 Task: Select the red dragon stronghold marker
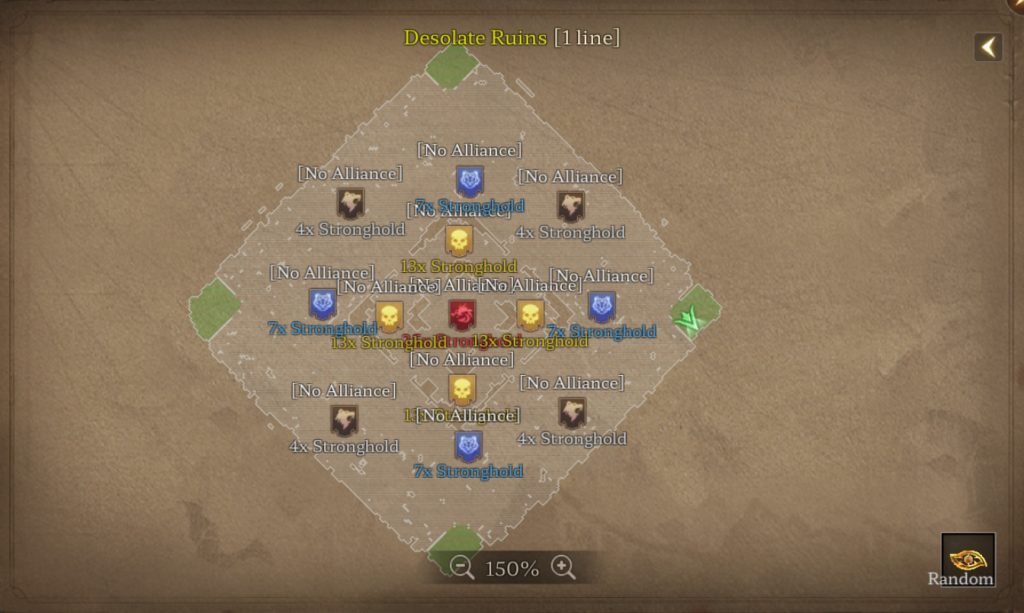pos(462,315)
